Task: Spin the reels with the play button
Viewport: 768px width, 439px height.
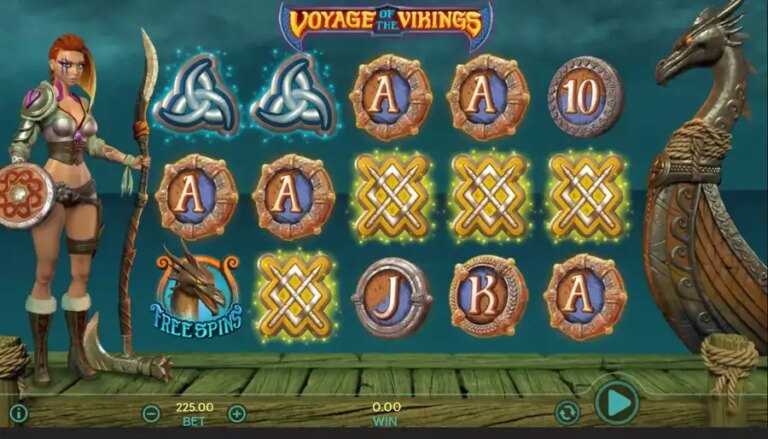Action: point(616,404)
